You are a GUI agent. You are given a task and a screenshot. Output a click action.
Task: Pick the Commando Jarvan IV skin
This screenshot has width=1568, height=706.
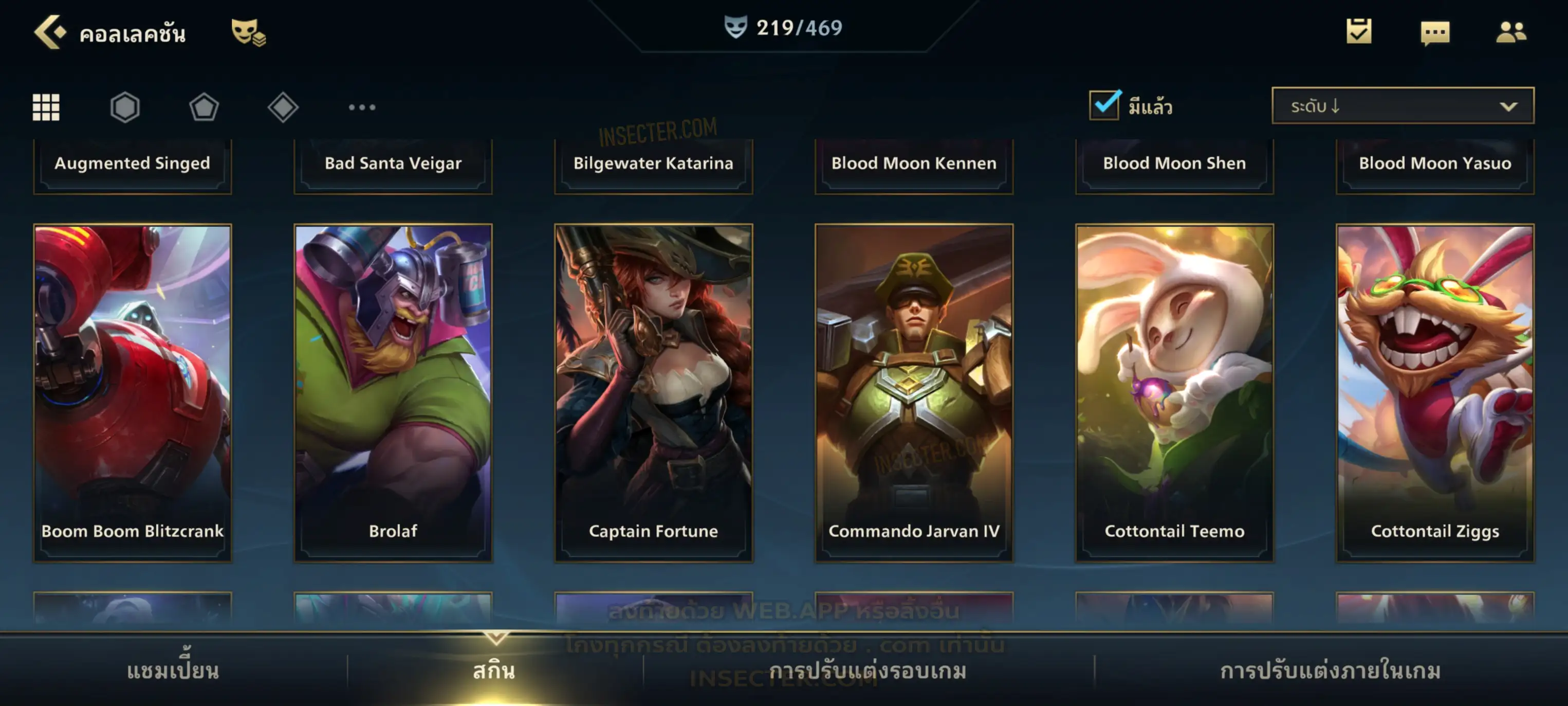914,392
